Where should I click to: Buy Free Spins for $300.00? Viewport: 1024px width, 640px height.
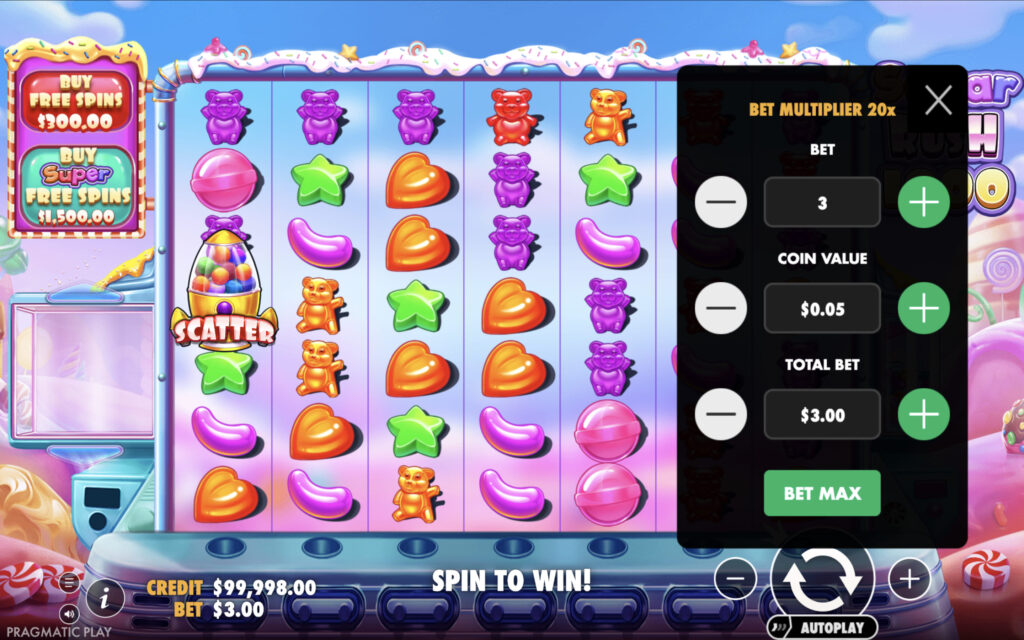point(76,100)
